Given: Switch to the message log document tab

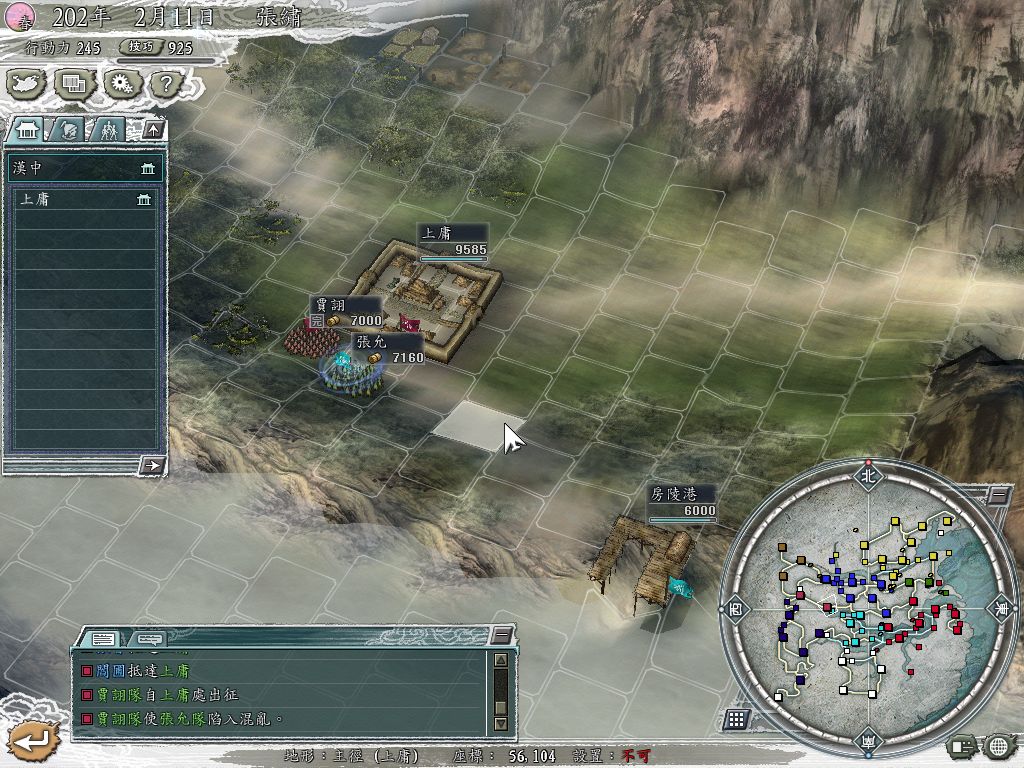Looking at the screenshot, I should coord(104,638).
